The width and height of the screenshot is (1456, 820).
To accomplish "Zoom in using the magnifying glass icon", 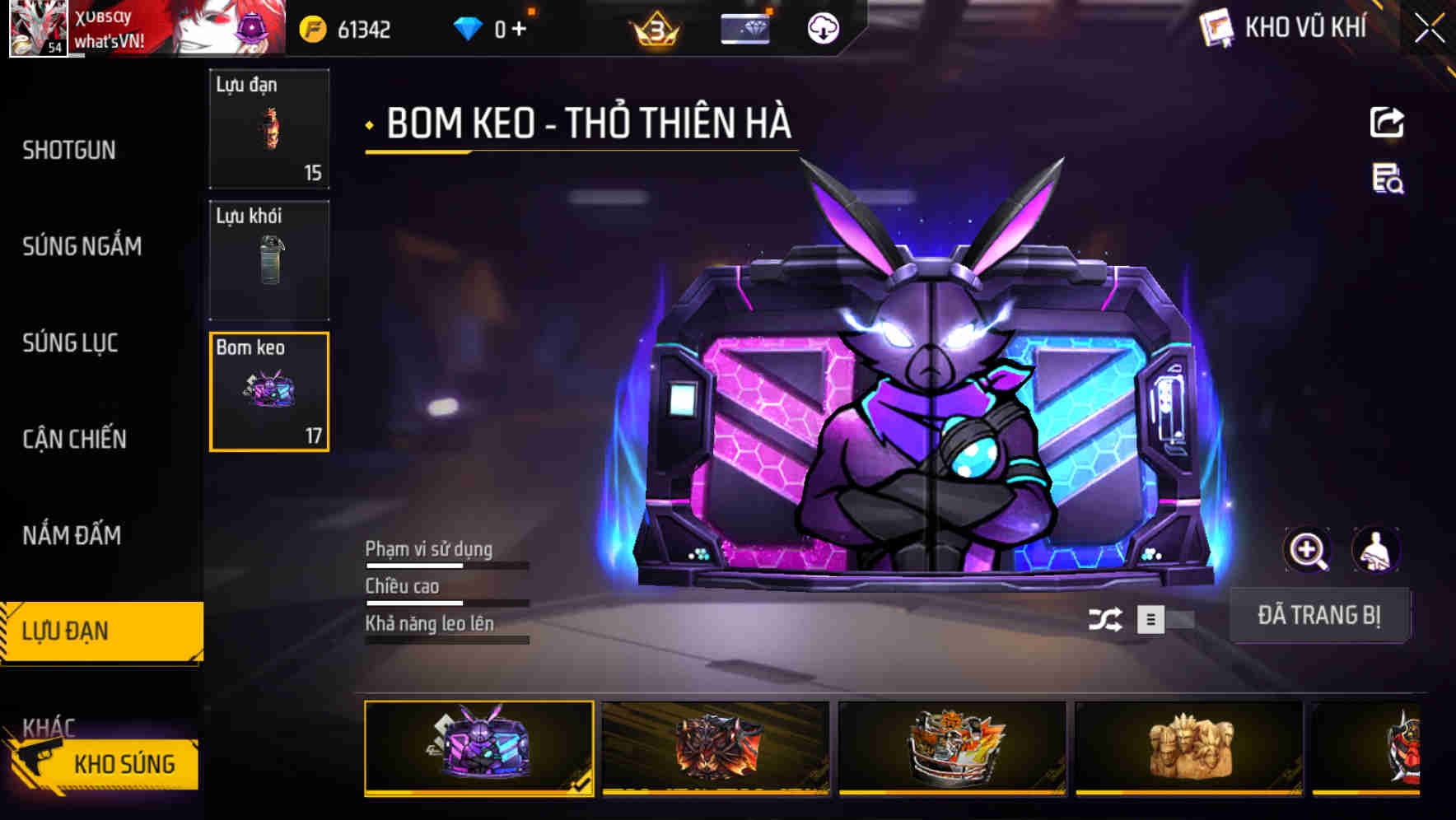I will pyautogui.click(x=1309, y=550).
